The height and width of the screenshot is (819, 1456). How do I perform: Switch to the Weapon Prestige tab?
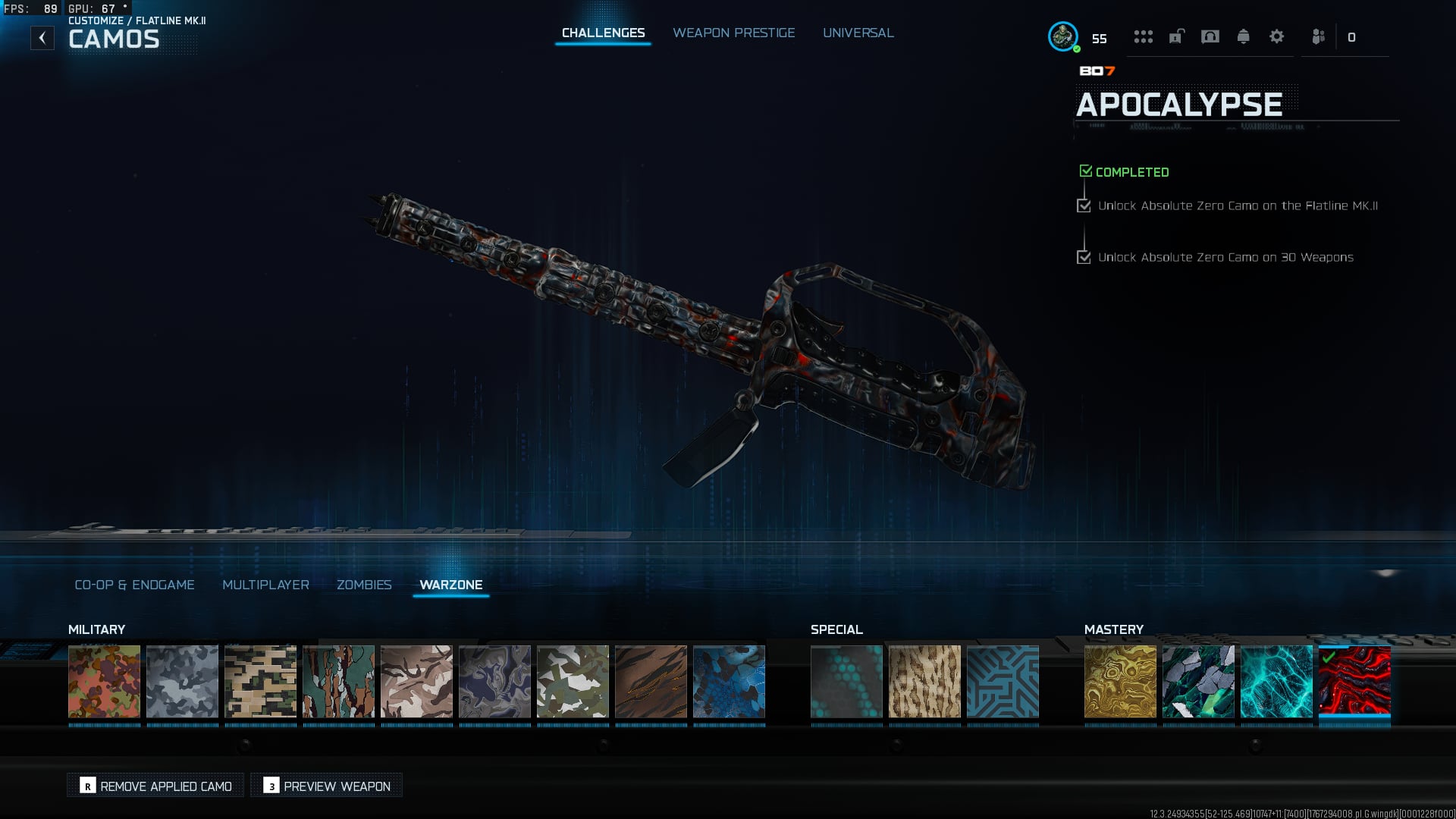click(x=733, y=33)
